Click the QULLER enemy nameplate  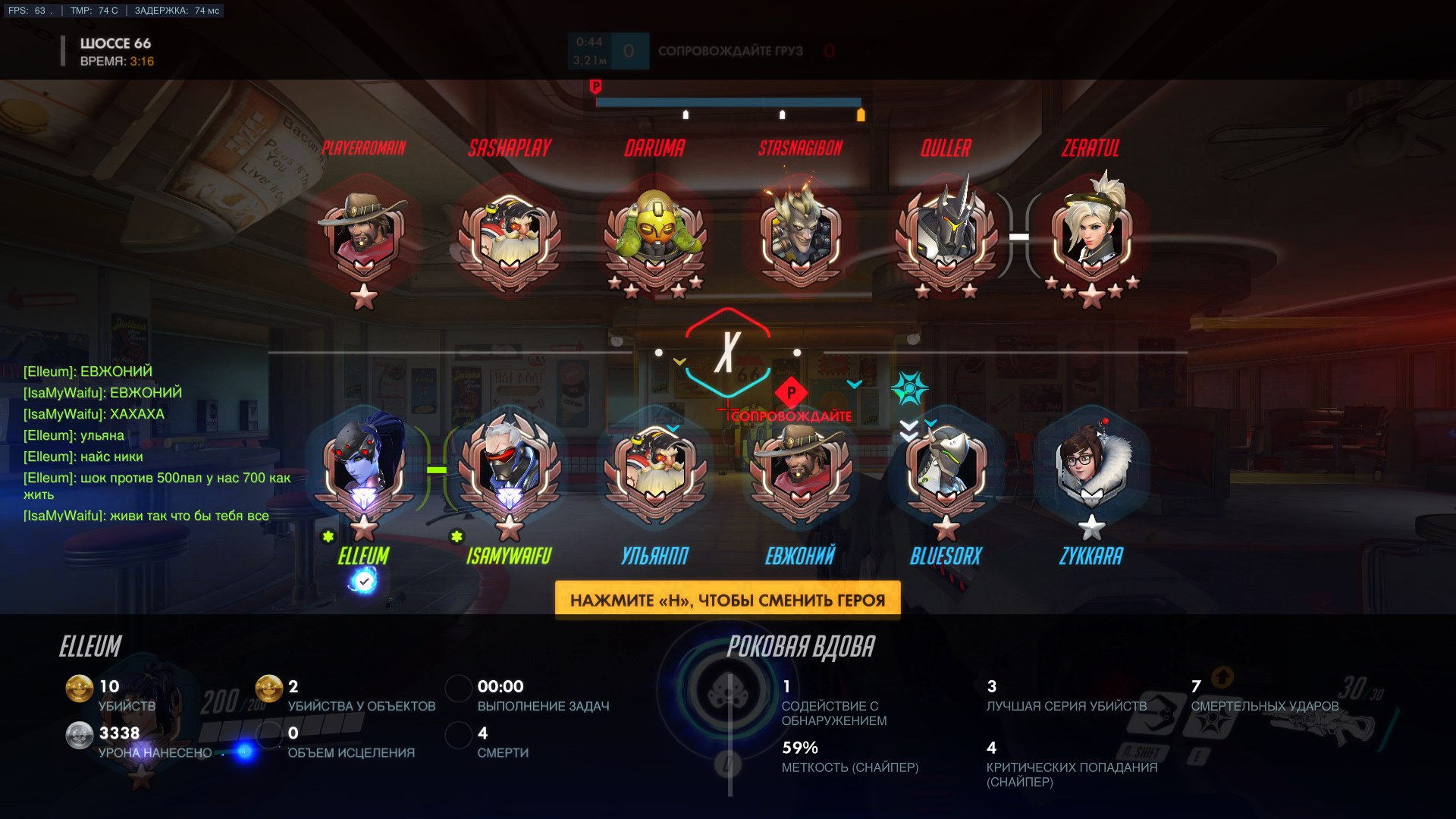point(945,149)
